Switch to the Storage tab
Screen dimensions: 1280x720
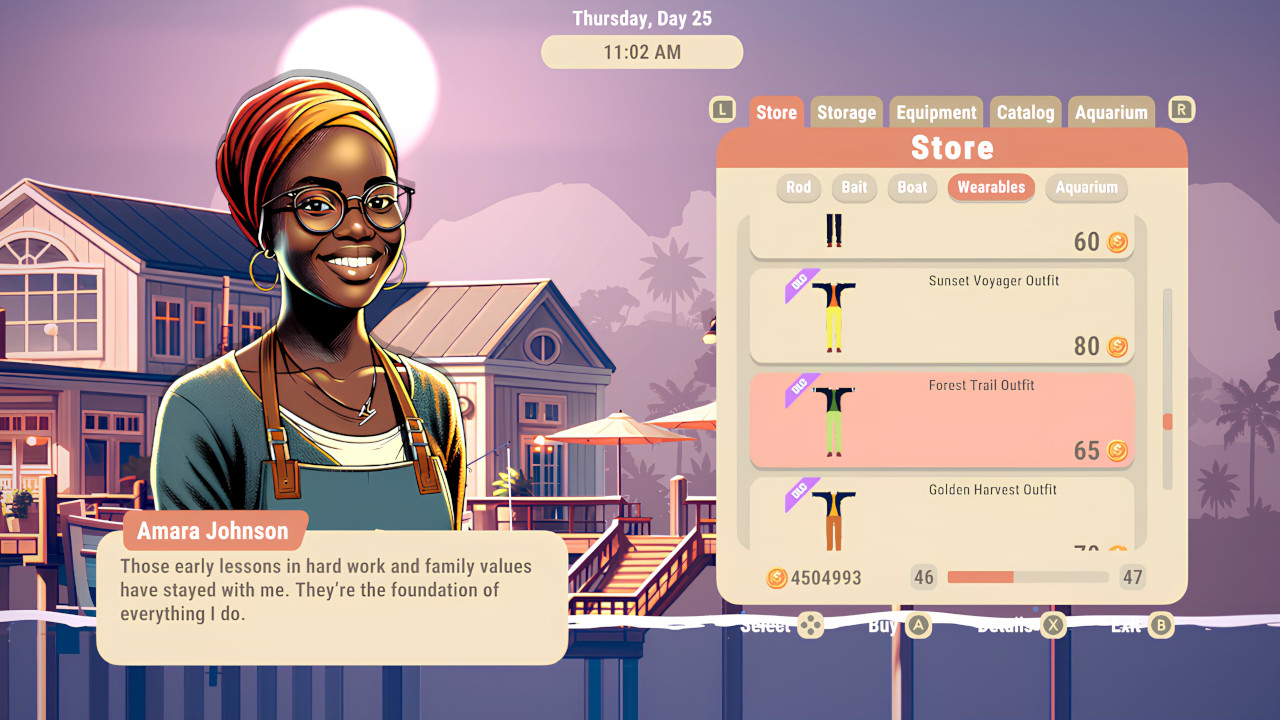tap(846, 112)
